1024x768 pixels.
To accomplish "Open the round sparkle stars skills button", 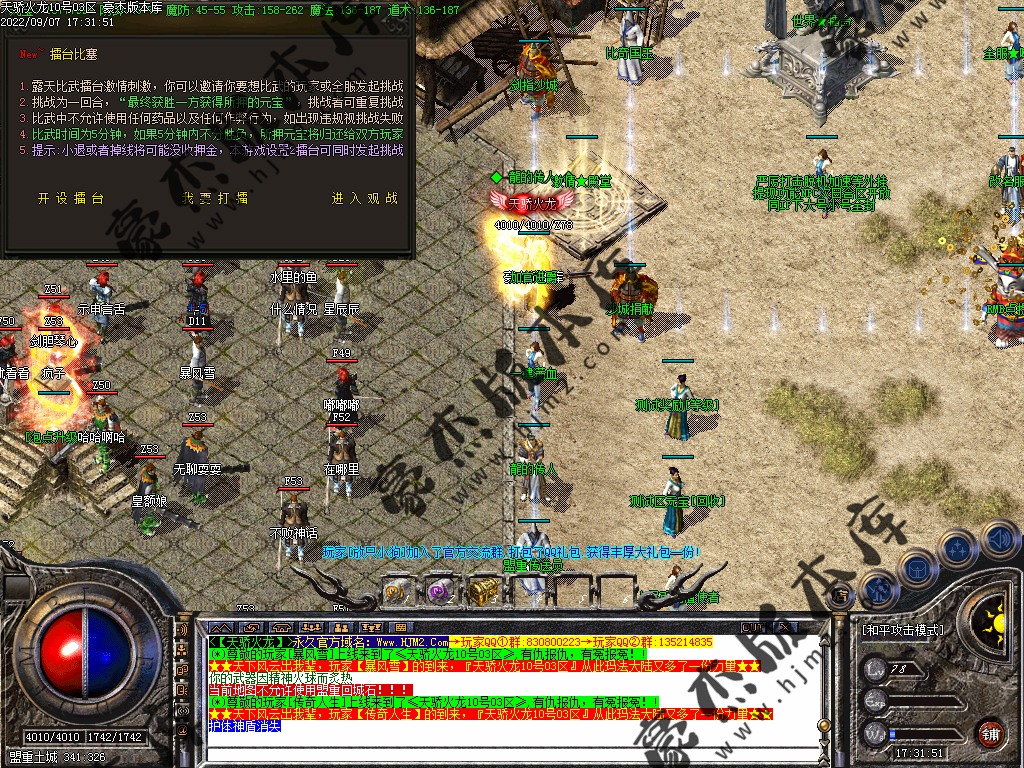I will click(x=958, y=549).
